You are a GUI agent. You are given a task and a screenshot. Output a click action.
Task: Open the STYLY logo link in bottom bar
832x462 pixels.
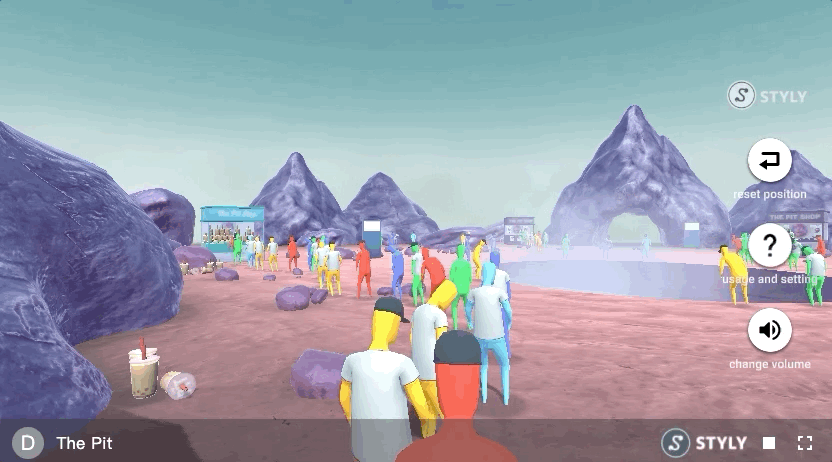coord(705,443)
